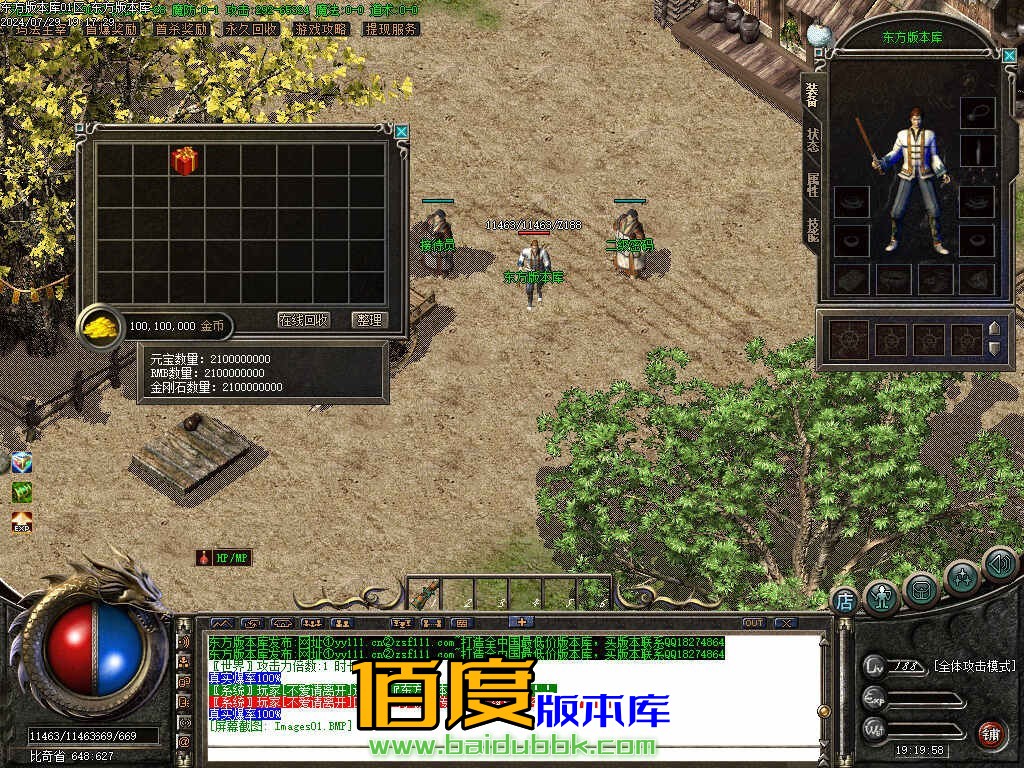Sort the bag with the 整理 button
The width and height of the screenshot is (1024, 768).
[x=370, y=320]
